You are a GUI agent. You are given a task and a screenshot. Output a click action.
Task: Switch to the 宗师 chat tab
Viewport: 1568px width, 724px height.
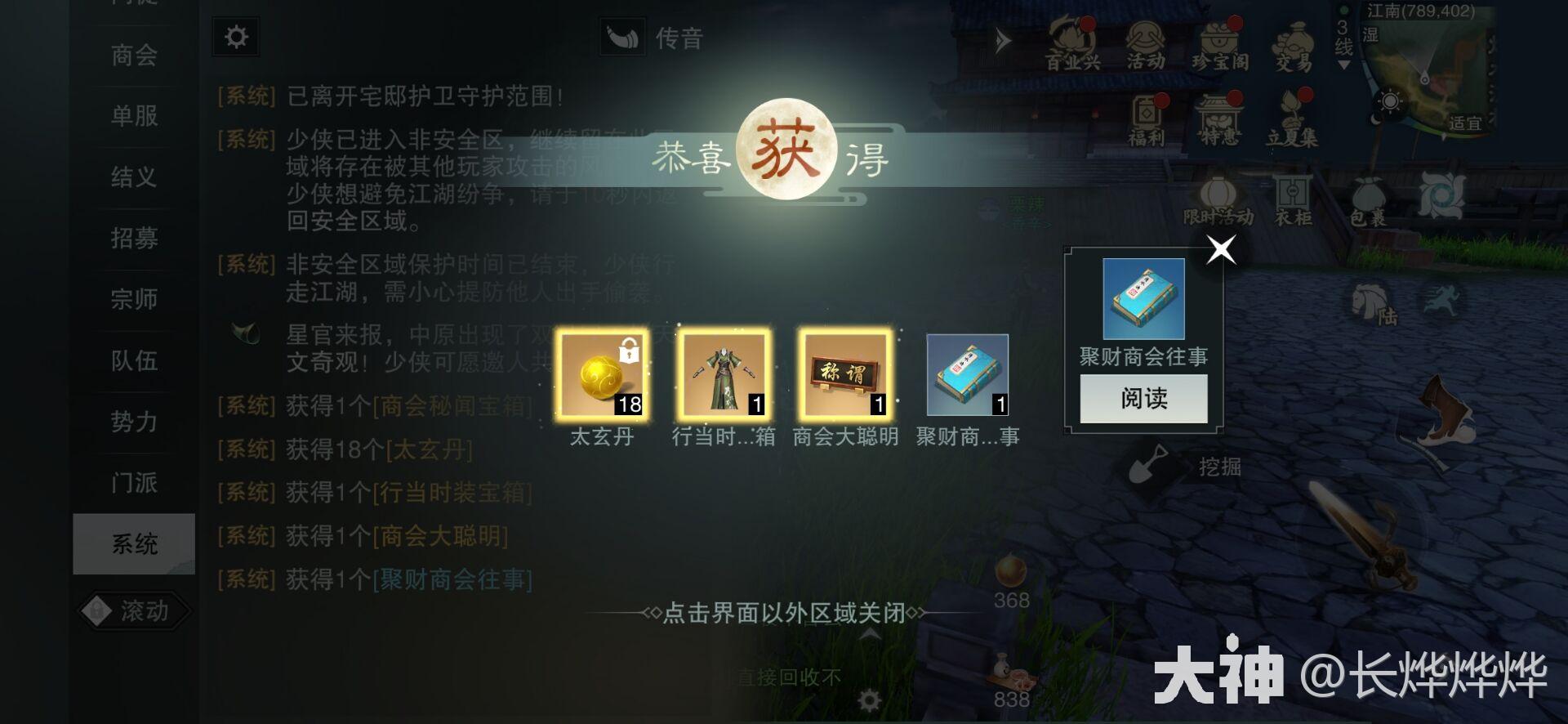pos(134,300)
